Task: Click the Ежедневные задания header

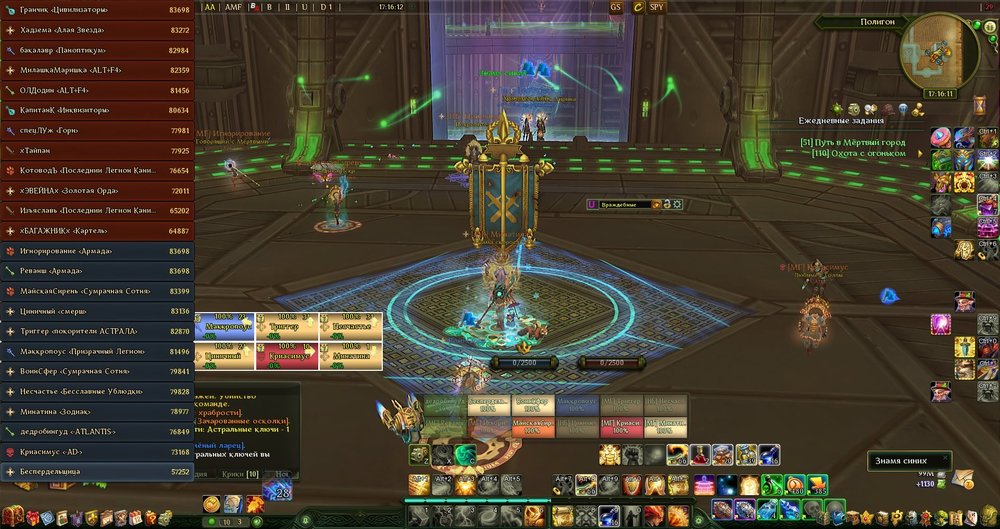Action: point(841,120)
